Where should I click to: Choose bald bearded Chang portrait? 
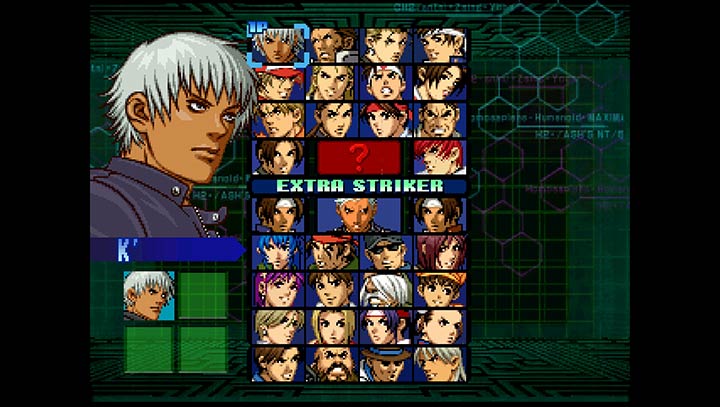click(331, 363)
